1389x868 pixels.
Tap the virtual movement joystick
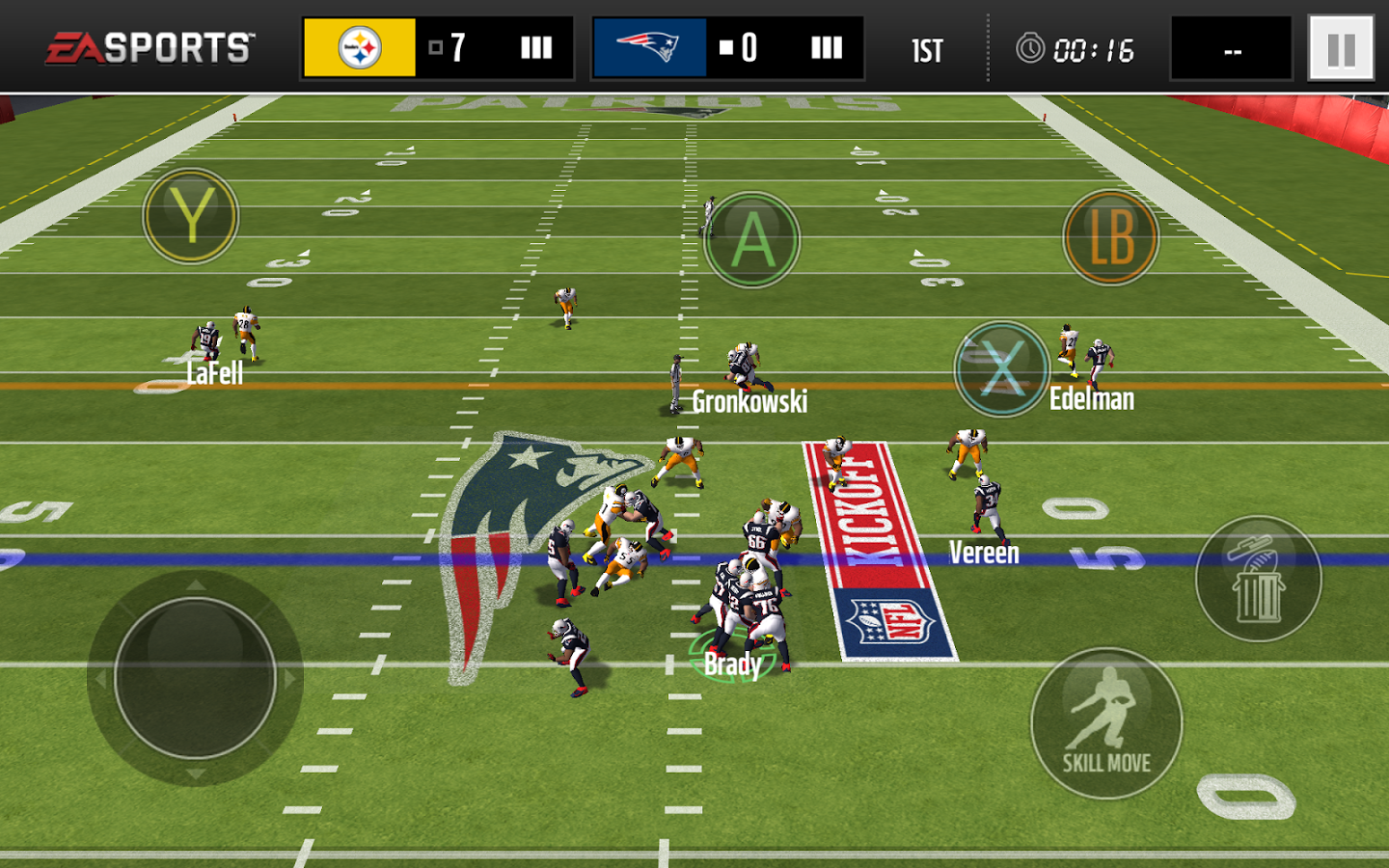click(x=195, y=677)
